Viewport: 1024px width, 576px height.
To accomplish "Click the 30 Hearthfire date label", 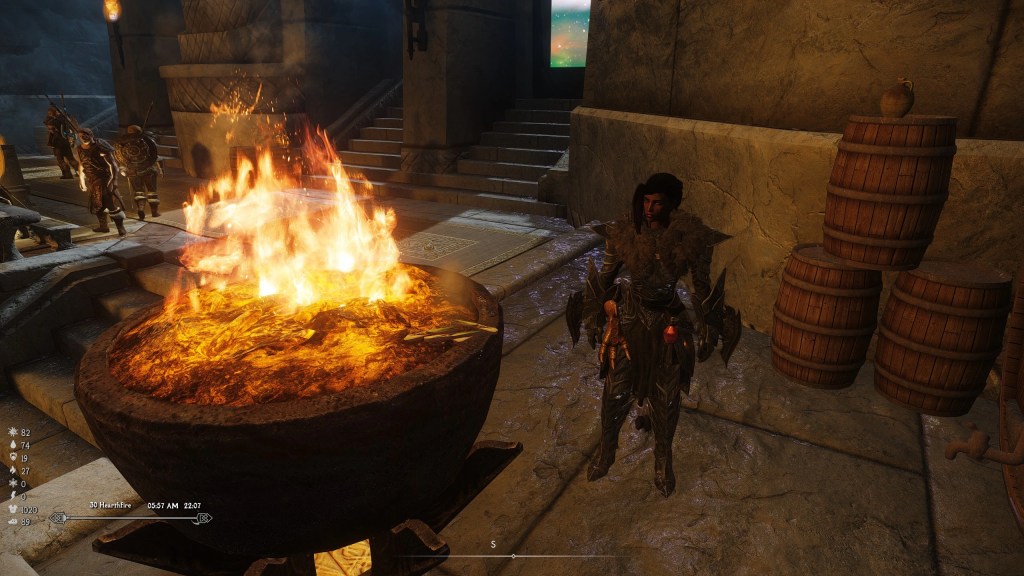I will tap(111, 505).
